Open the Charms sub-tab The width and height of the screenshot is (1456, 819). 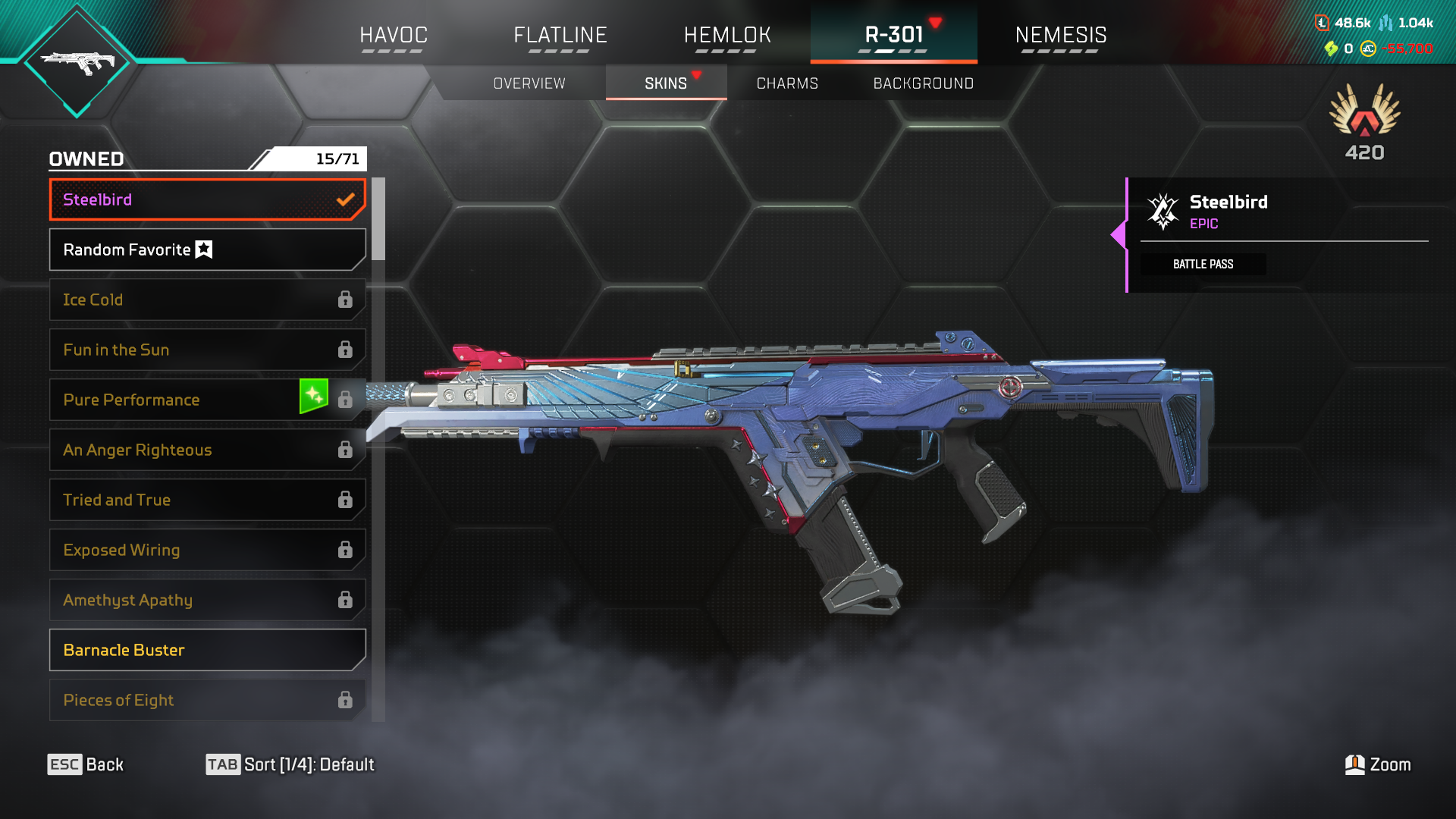pyautogui.click(x=787, y=83)
